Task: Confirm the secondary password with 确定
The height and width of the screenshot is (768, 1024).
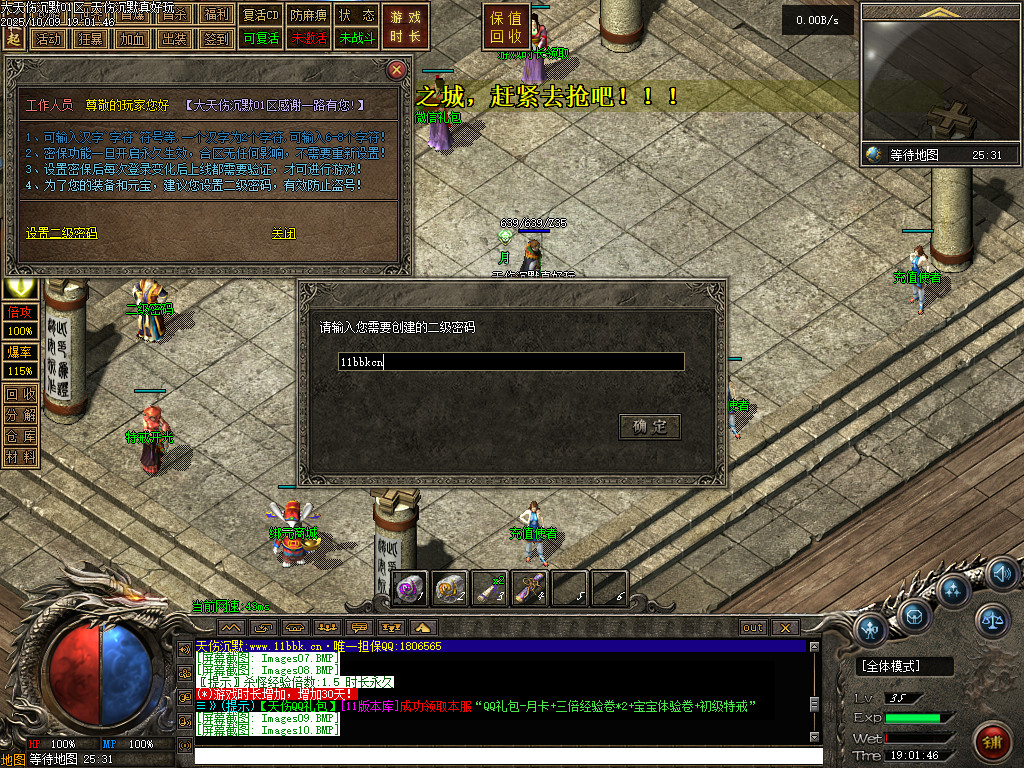Action: [x=649, y=427]
